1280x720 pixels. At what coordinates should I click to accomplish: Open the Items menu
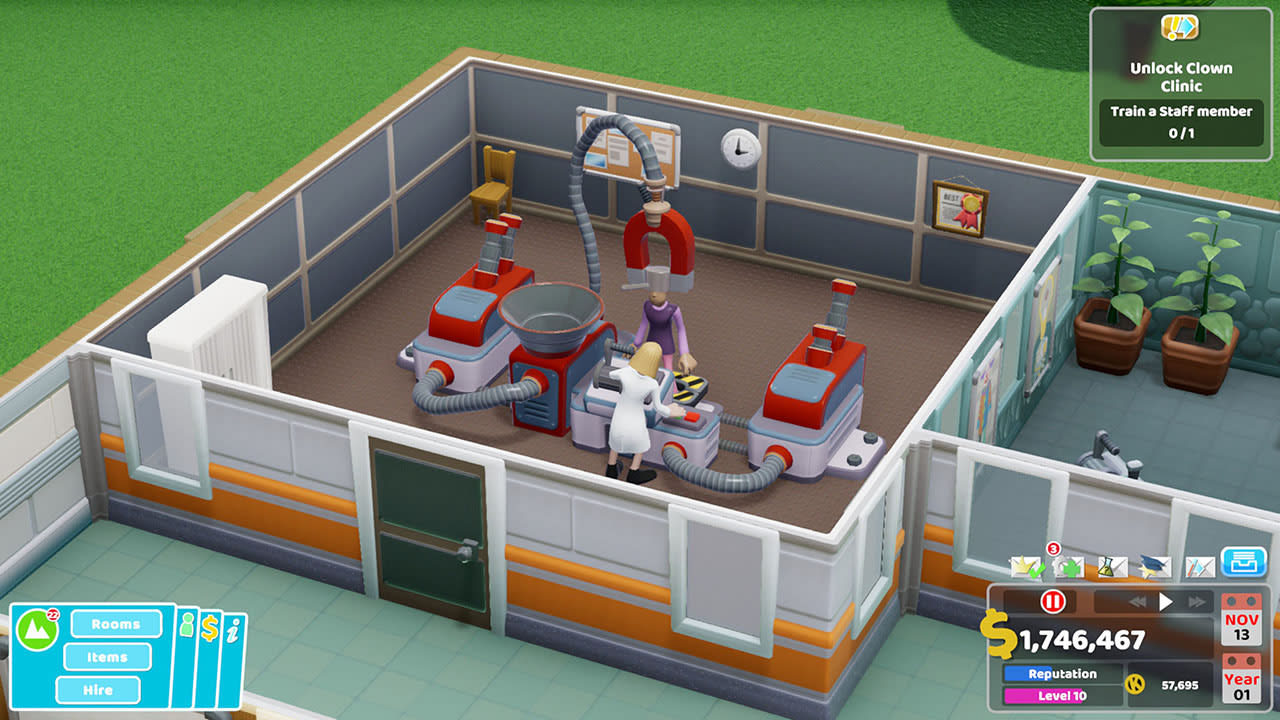click(108, 657)
